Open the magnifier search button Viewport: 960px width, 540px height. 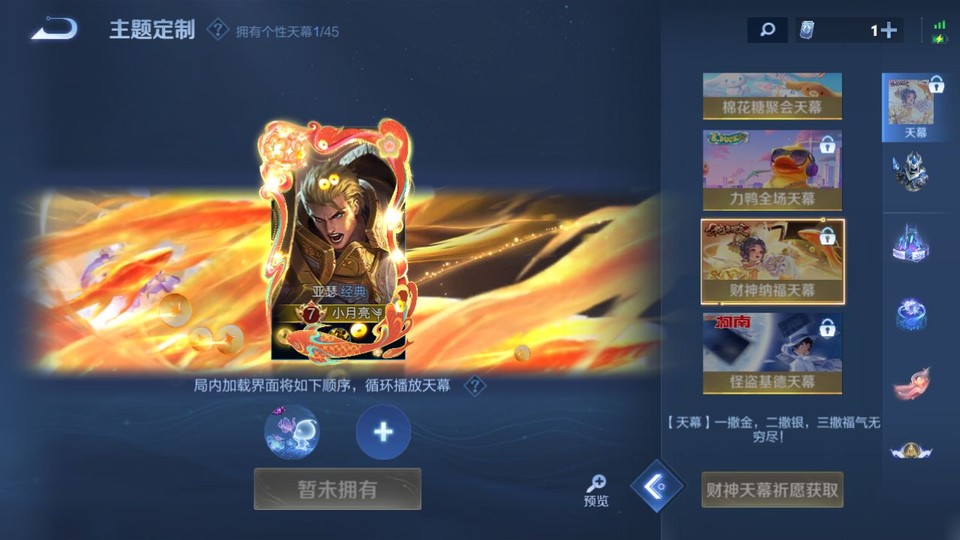767,30
